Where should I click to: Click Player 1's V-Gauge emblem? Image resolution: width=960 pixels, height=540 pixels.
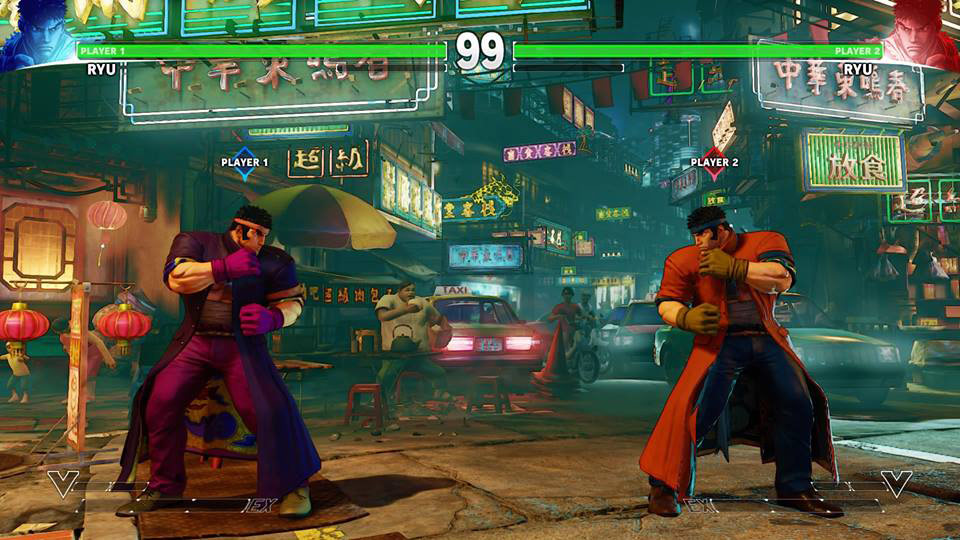[63, 484]
